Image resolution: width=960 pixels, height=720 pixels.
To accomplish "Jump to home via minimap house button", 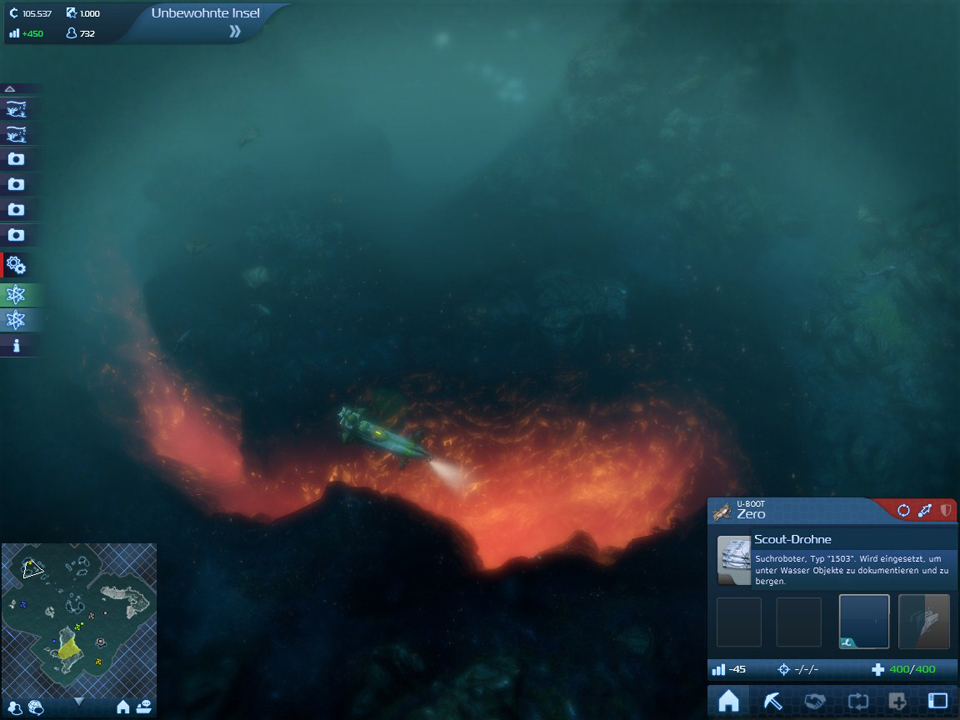I will pos(123,707).
